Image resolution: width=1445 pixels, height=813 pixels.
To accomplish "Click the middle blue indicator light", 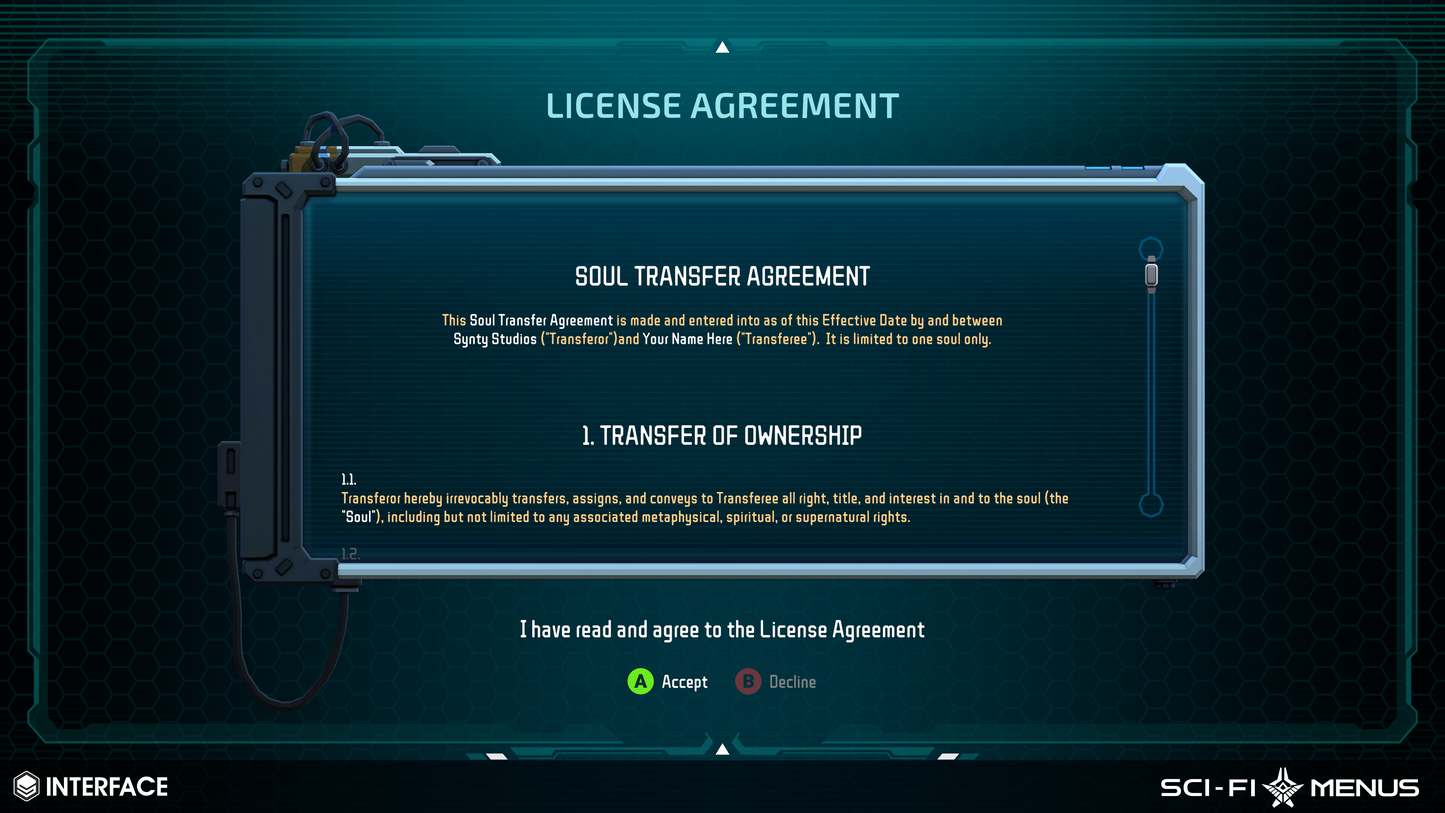I will [1116, 167].
